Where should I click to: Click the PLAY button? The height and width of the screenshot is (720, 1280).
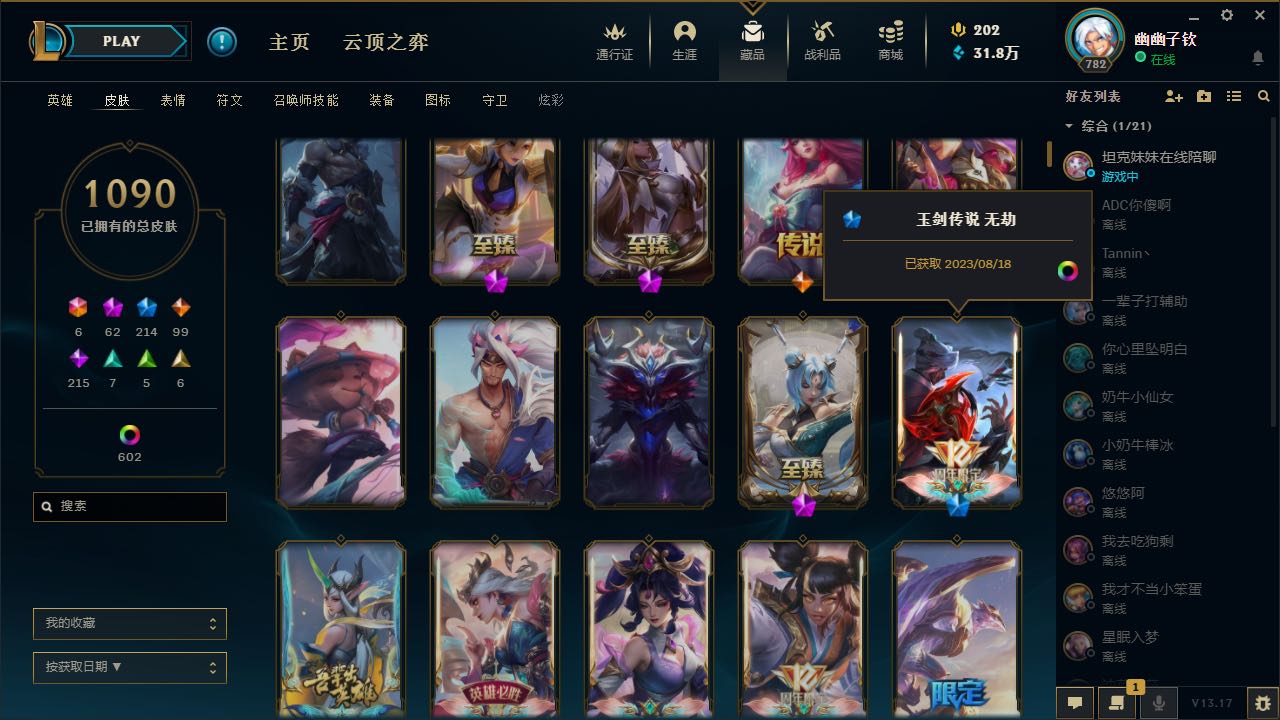click(x=121, y=41)
